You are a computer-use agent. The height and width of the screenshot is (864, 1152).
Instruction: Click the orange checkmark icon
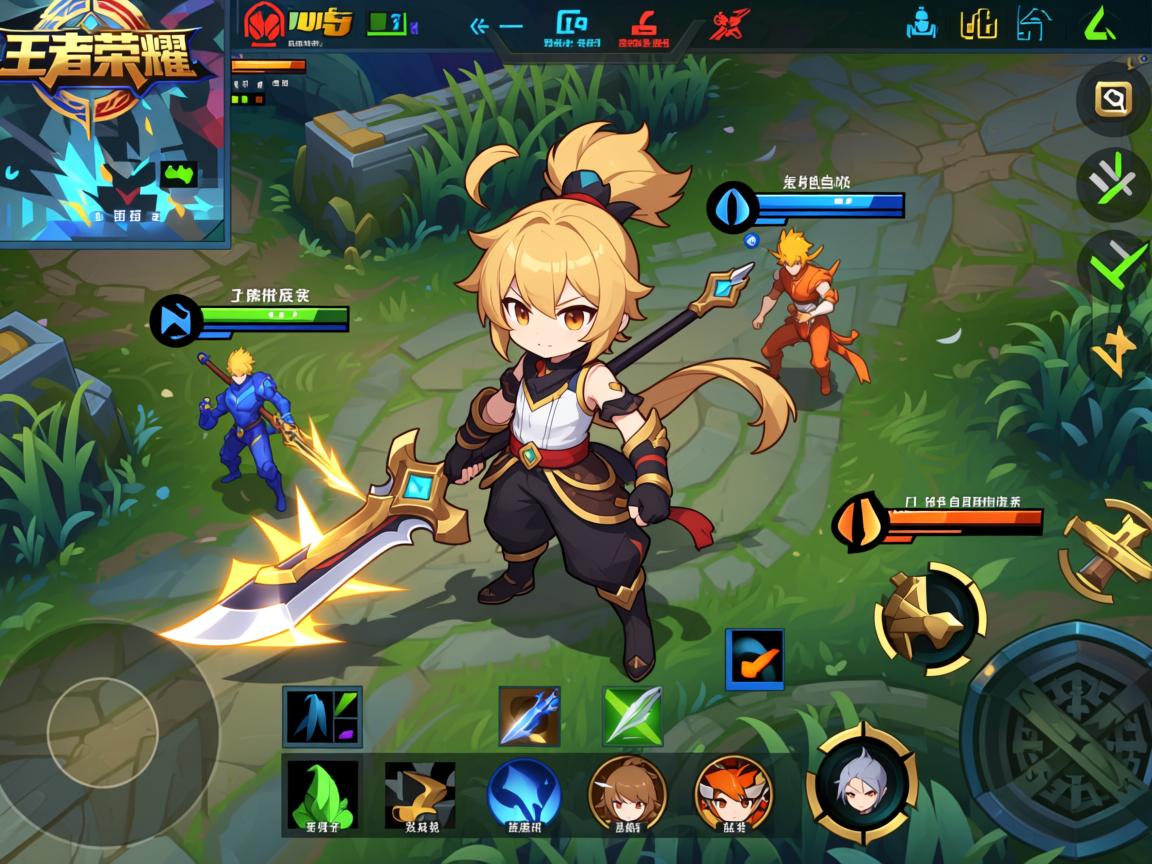pyautogui.click(x=754, y=659)
